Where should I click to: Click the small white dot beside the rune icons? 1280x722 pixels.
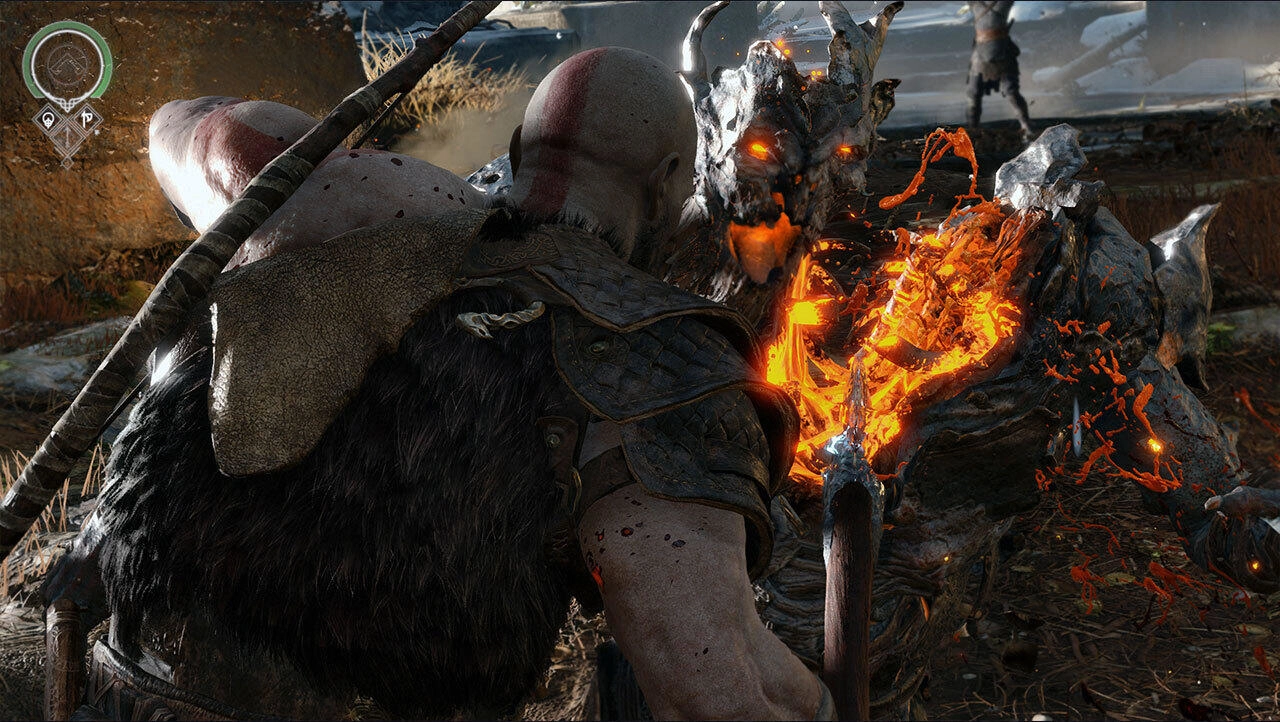[x=95, y=131]
